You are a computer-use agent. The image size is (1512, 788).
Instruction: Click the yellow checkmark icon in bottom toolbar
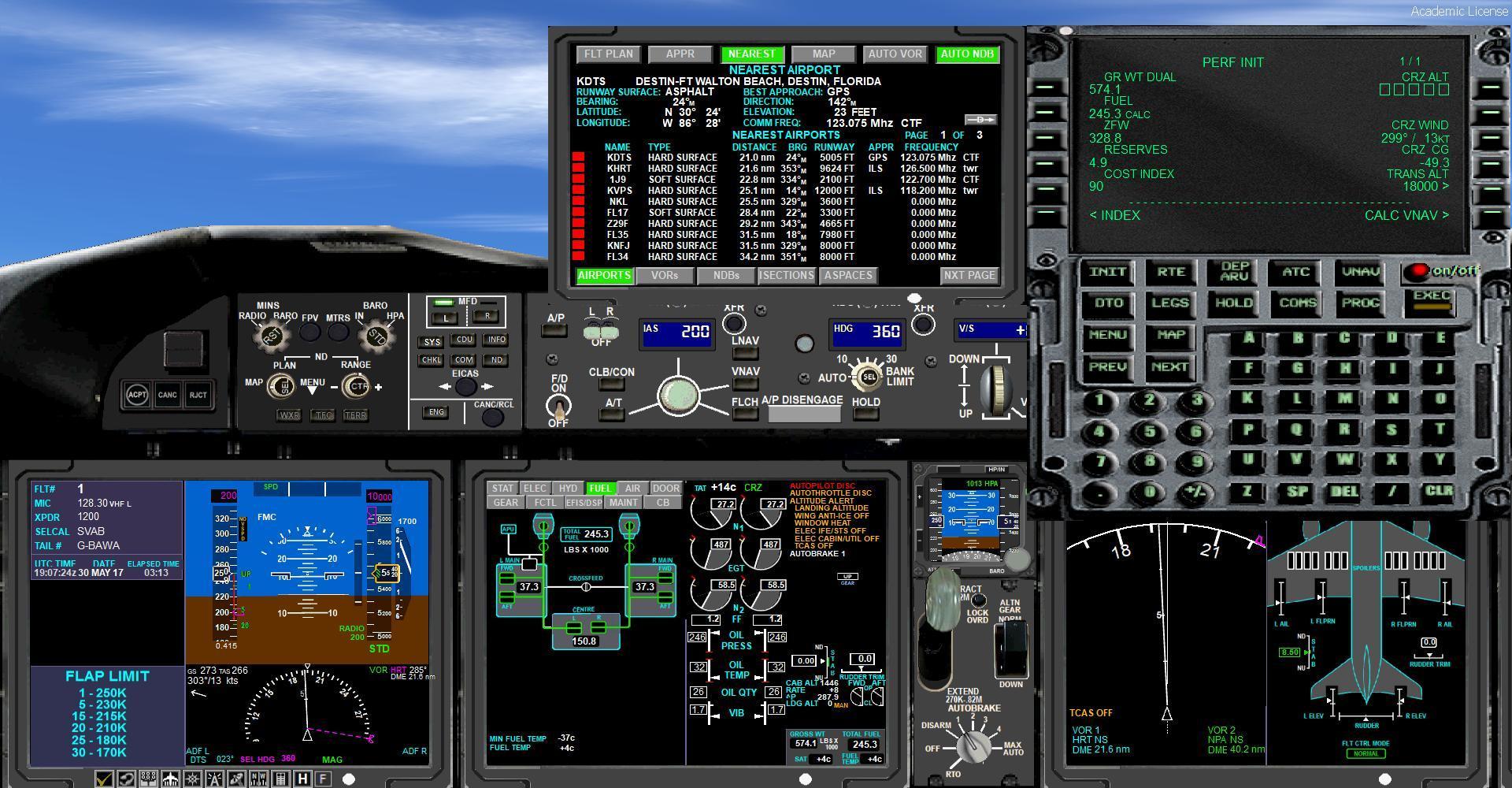(x=103, y=779)
